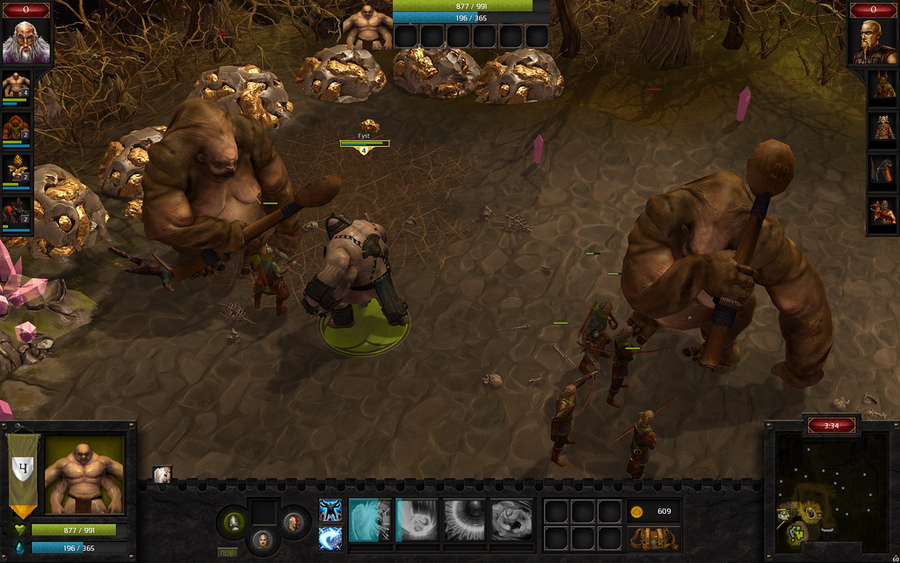The width and height of the screenshot is (900, 563).
Task: Open the menu button on the bottom bar
Action: pyautogui.click(x=228, y=552)
